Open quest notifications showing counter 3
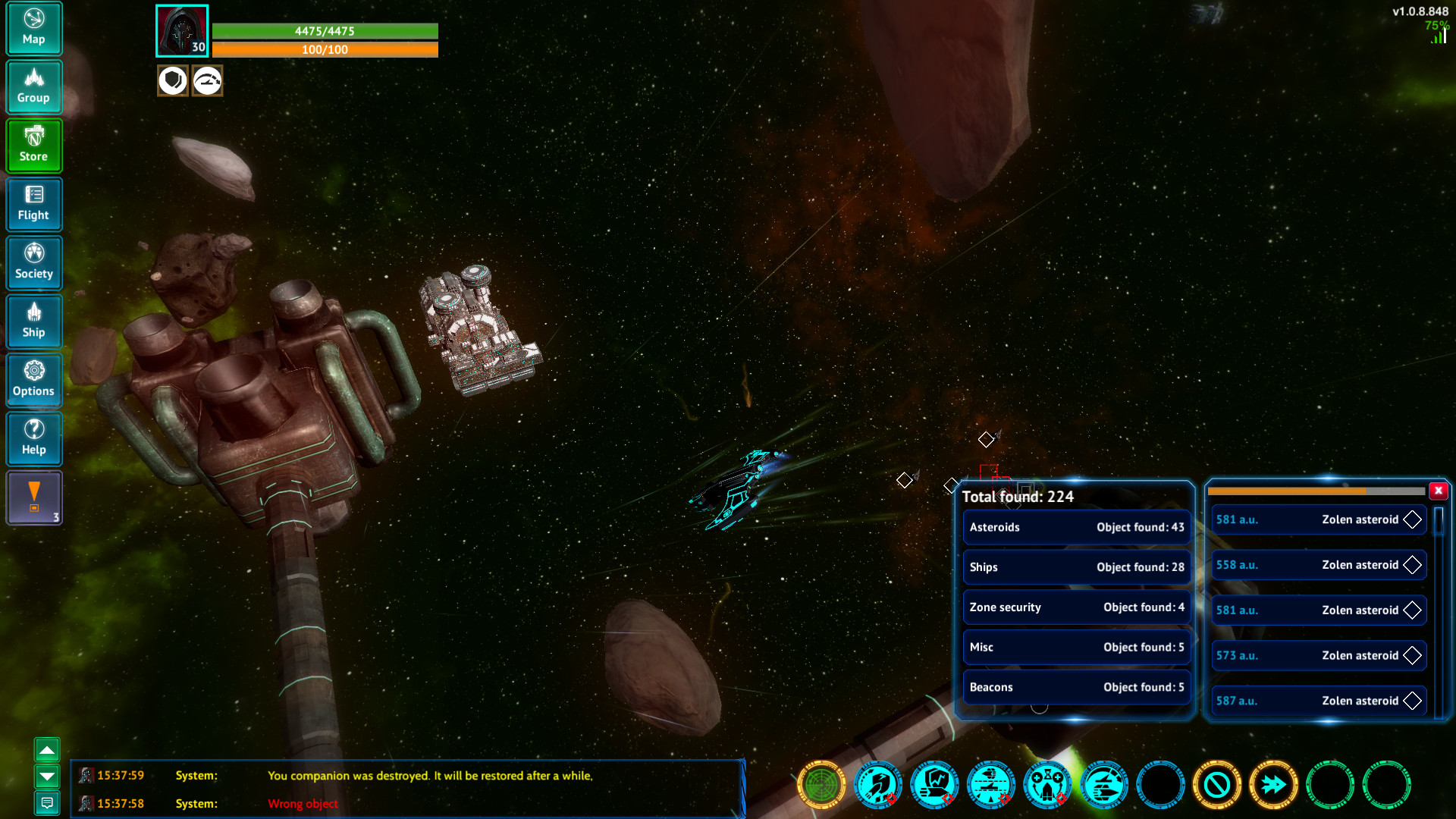Viewport: 1456px width, 819px height. pyautogui.click(x=34, y=498)
